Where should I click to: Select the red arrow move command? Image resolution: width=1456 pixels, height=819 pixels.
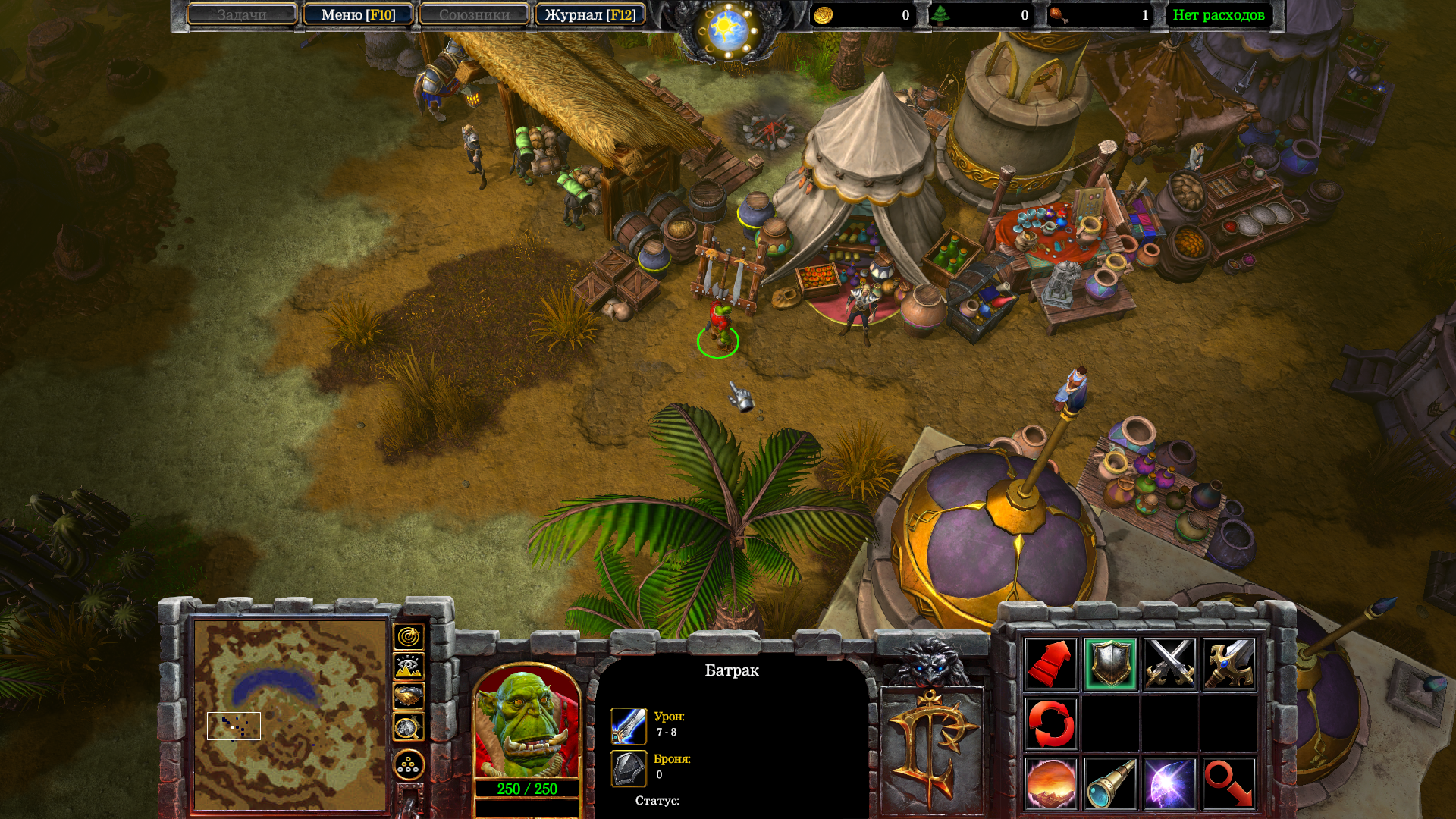(x=1050, y=664)
